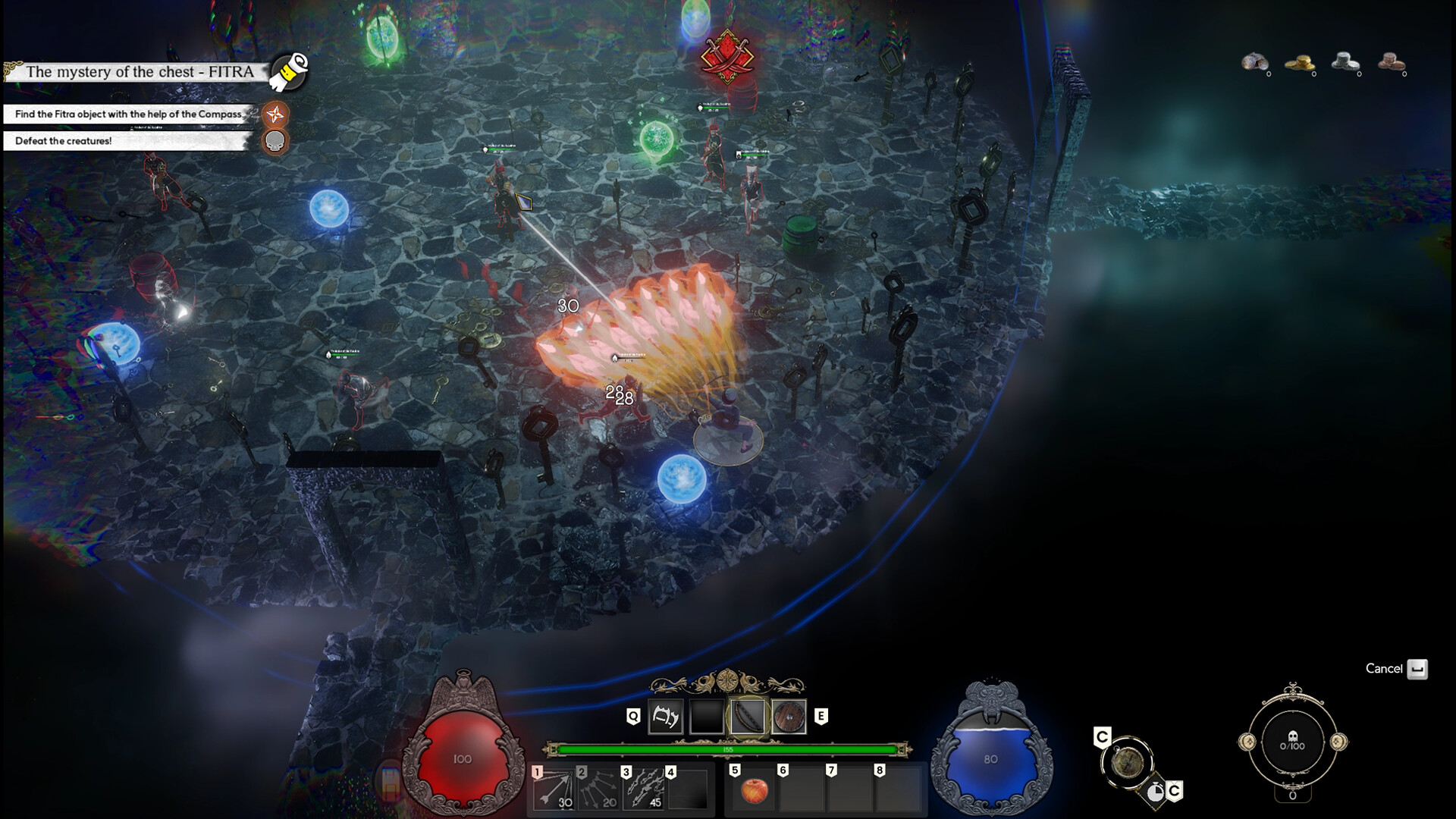This screenshot has width=1456, height=819.
Task: Select the 'The mystery of the chest - FITRA' quest title
Action: click(x=140, y=72)
